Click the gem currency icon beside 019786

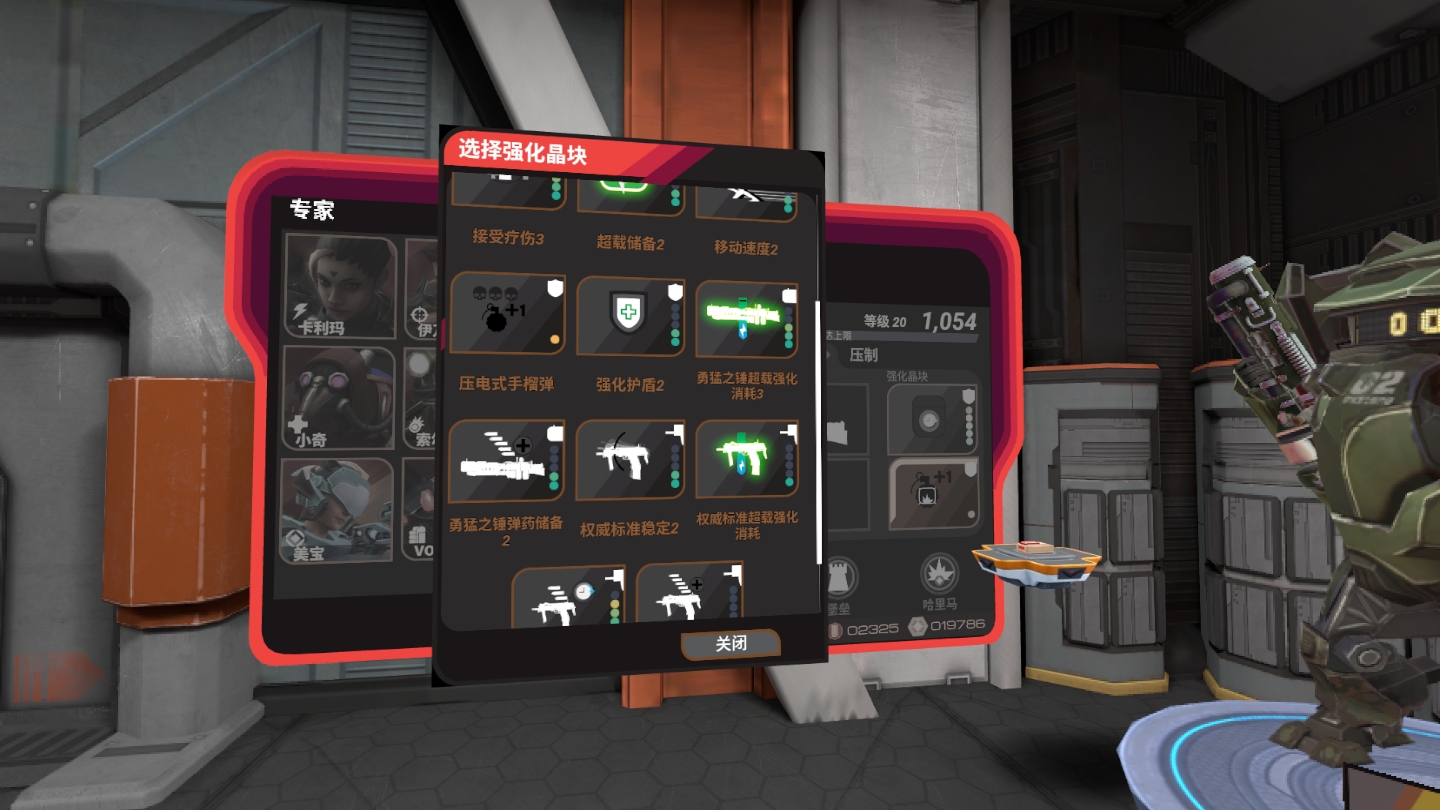click(x=918, y=628)
